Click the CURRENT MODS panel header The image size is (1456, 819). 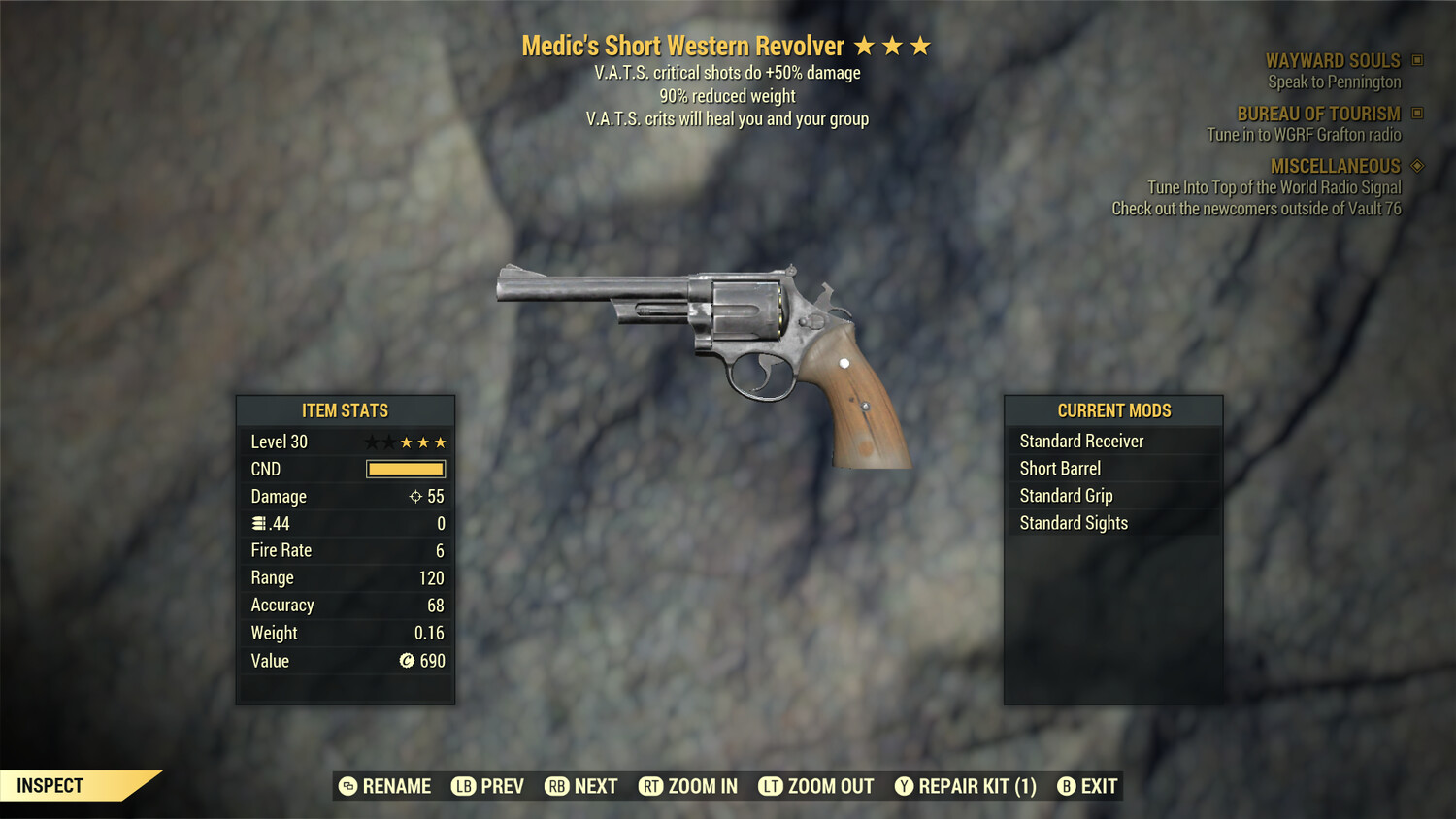[1113, 409]
